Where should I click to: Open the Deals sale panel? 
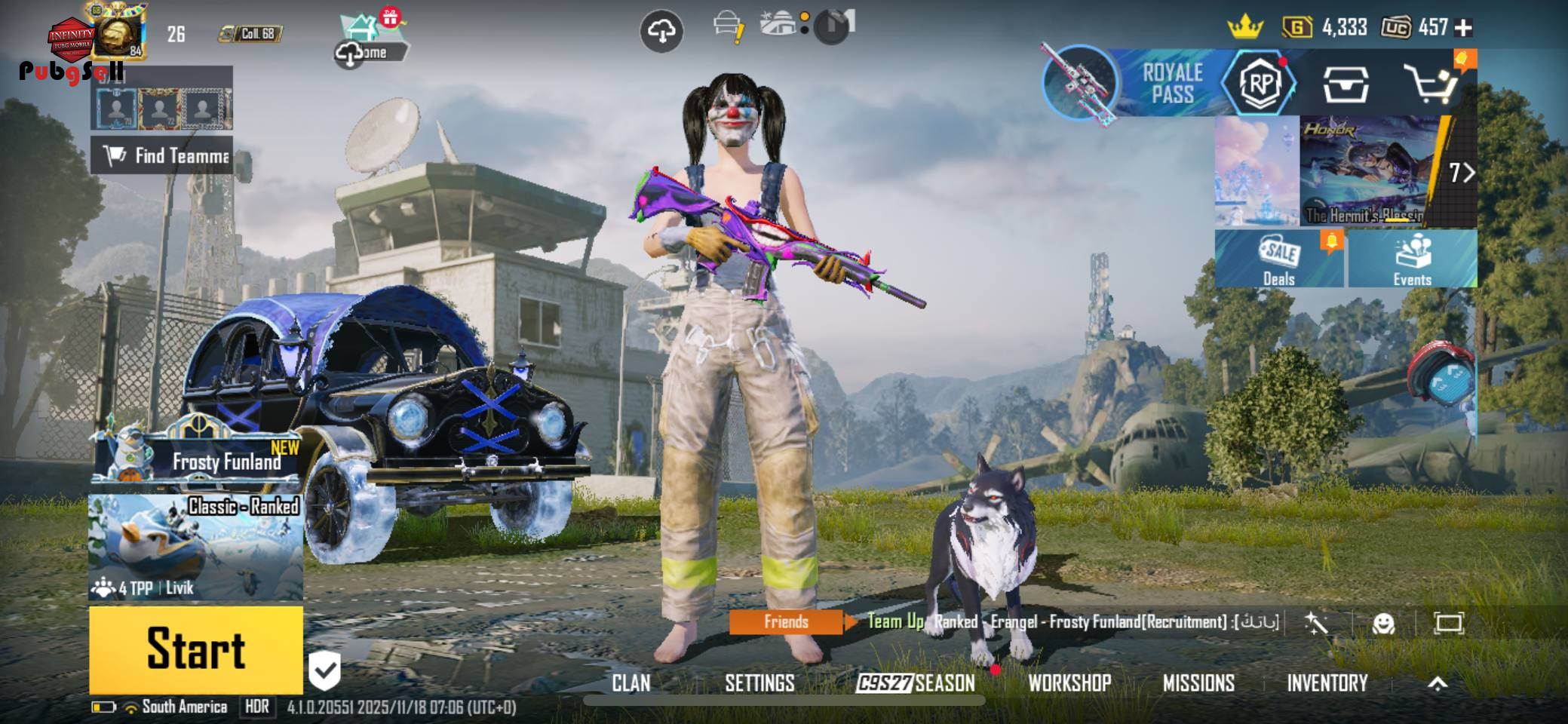[x=1279, y=259]
